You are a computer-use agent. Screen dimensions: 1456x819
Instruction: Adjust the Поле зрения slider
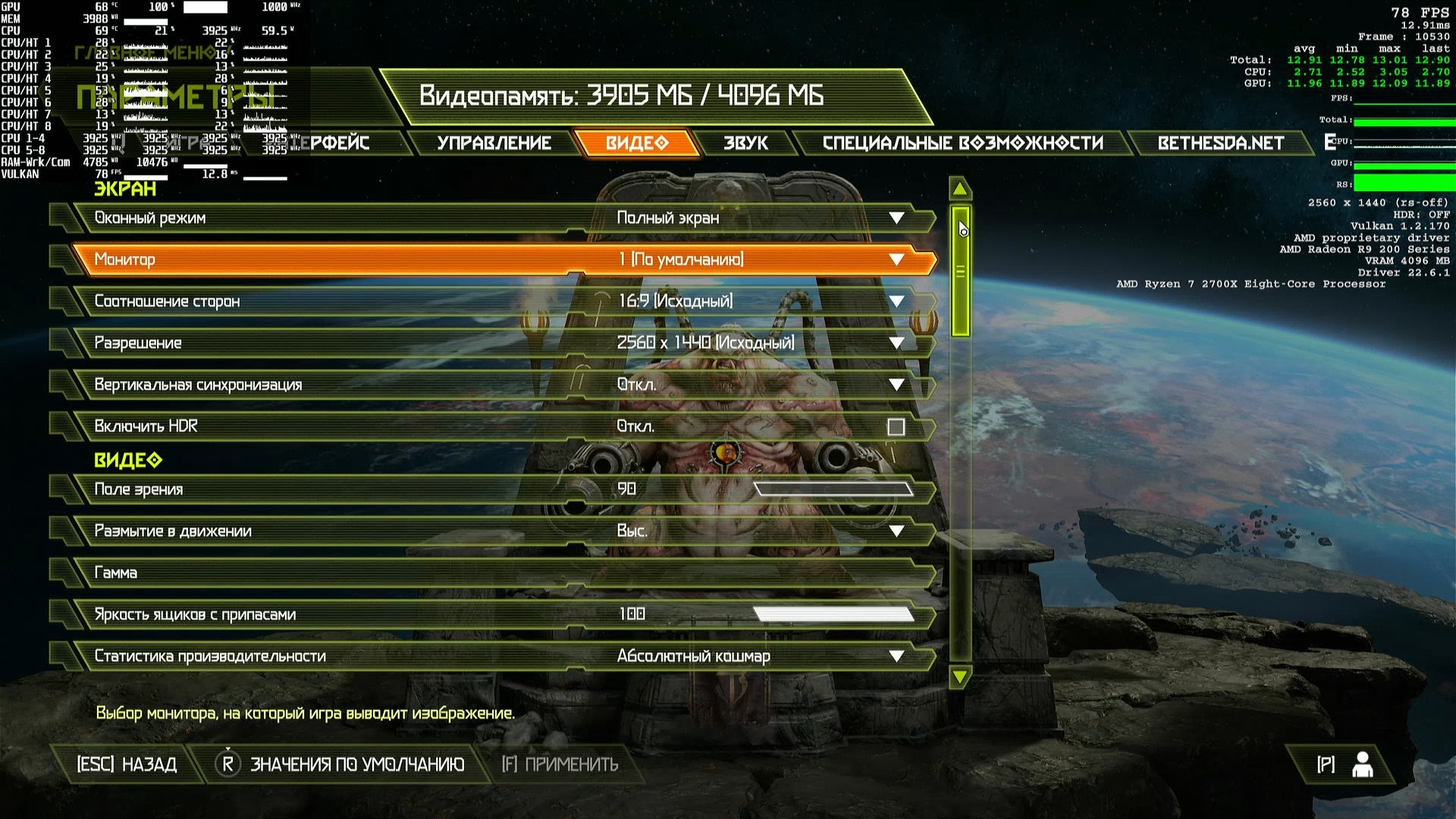click(x=833, y=489)
